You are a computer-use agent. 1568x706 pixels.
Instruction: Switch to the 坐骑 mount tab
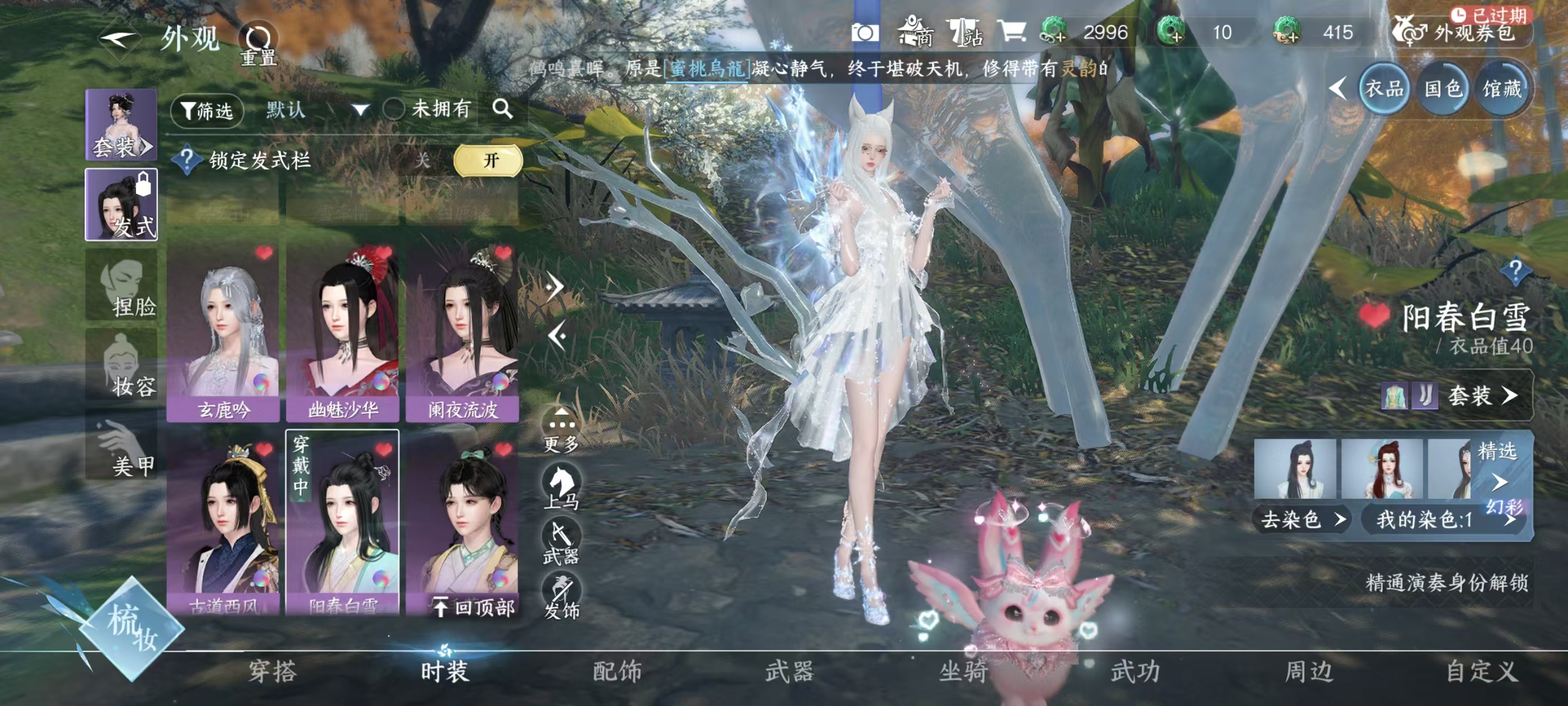click(963, 671)
